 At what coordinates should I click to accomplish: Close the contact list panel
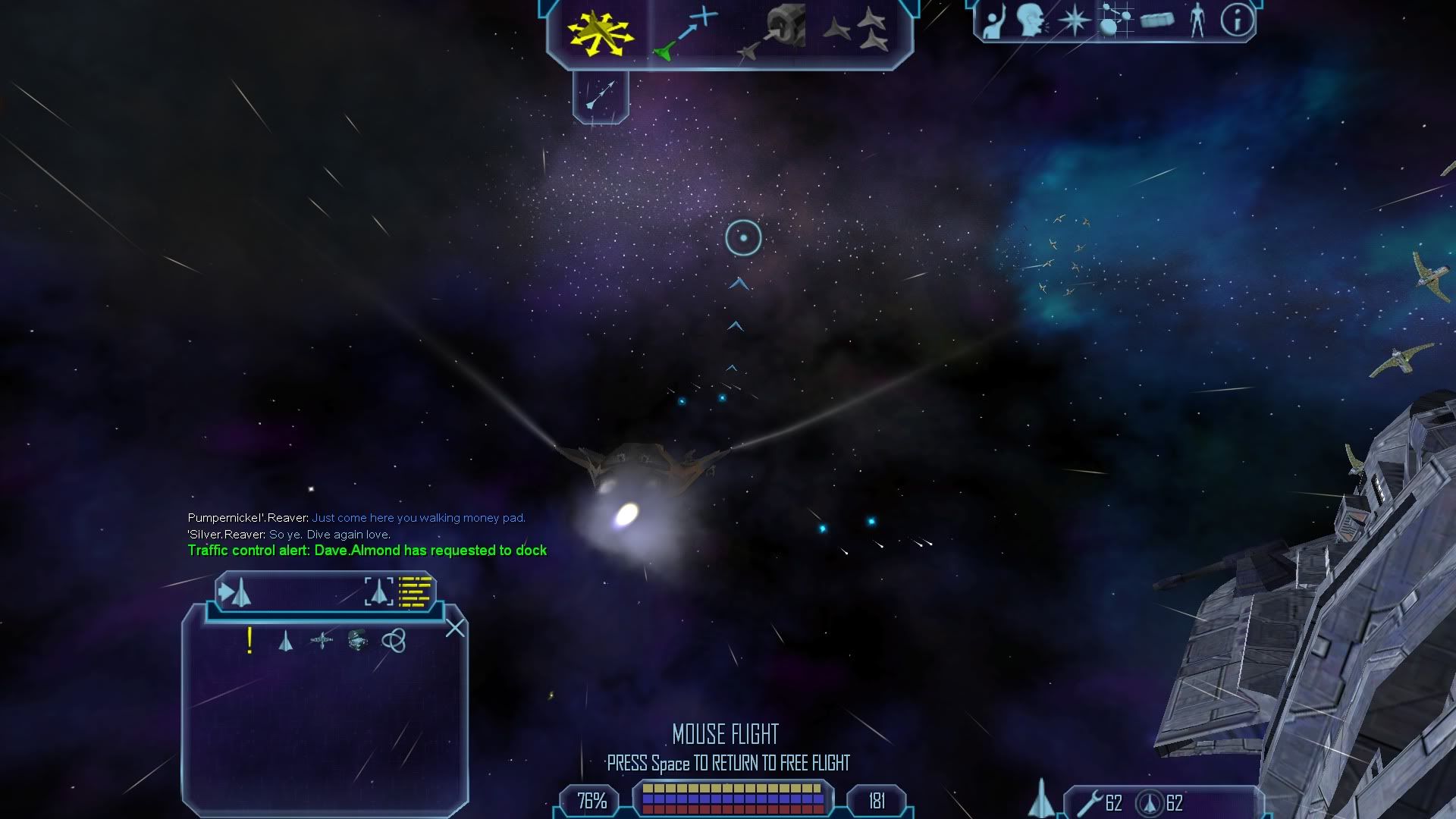455,628
